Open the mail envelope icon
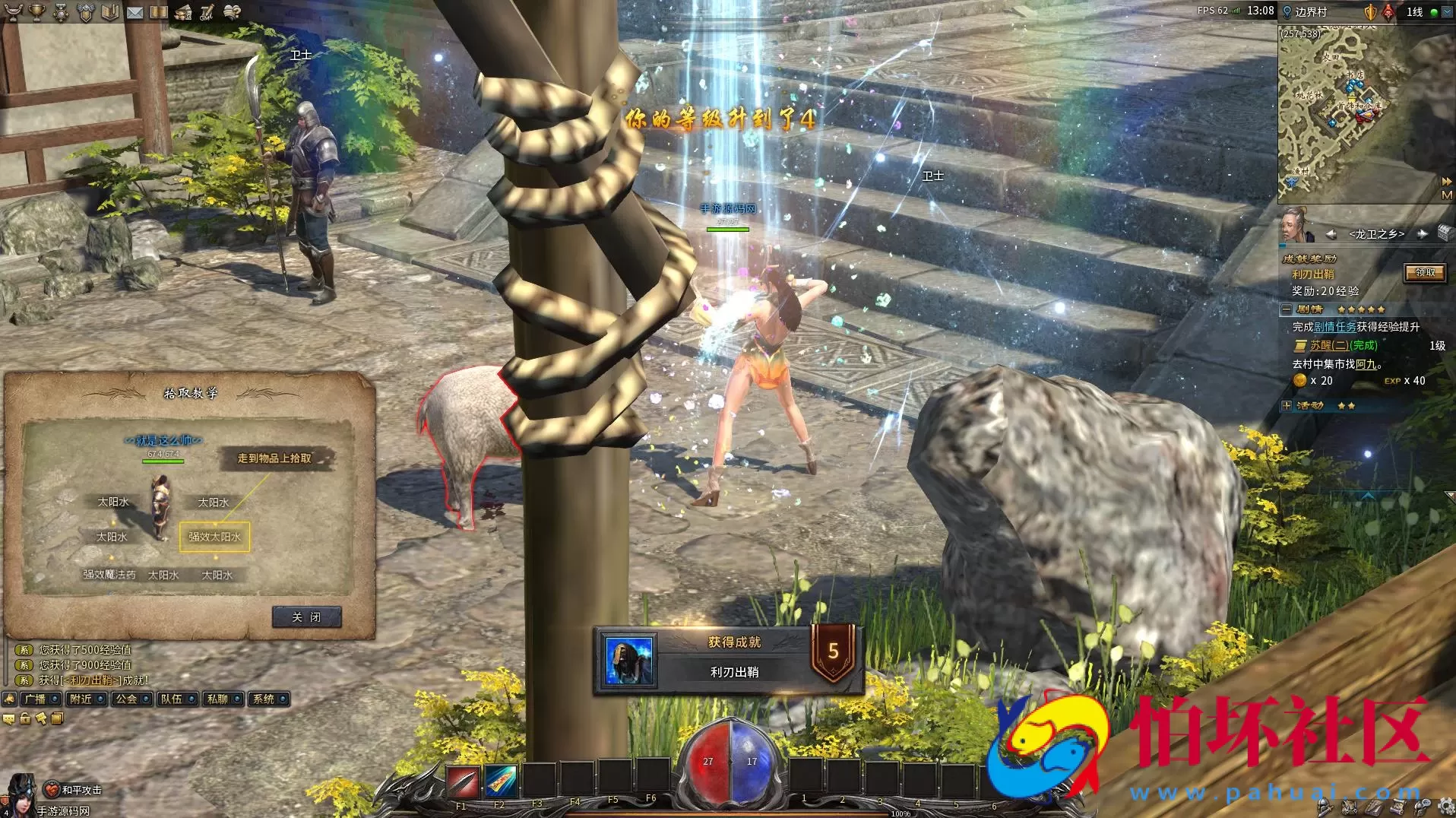The width and height of the screenshot is (1456, 818). click(135, 12)
